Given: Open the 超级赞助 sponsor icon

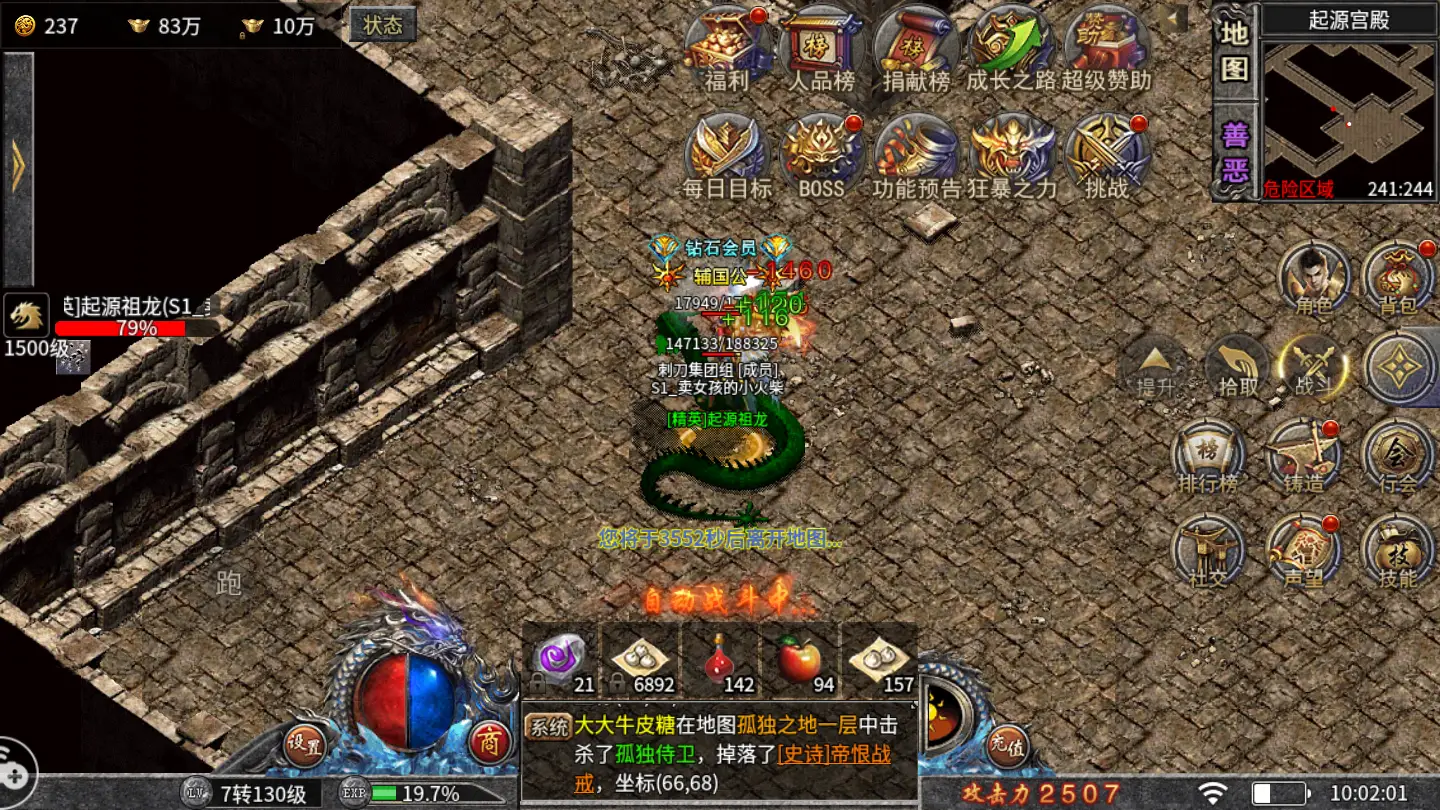Looking at the screenshot, I should pyautogui.click(x=1105, y=45).
